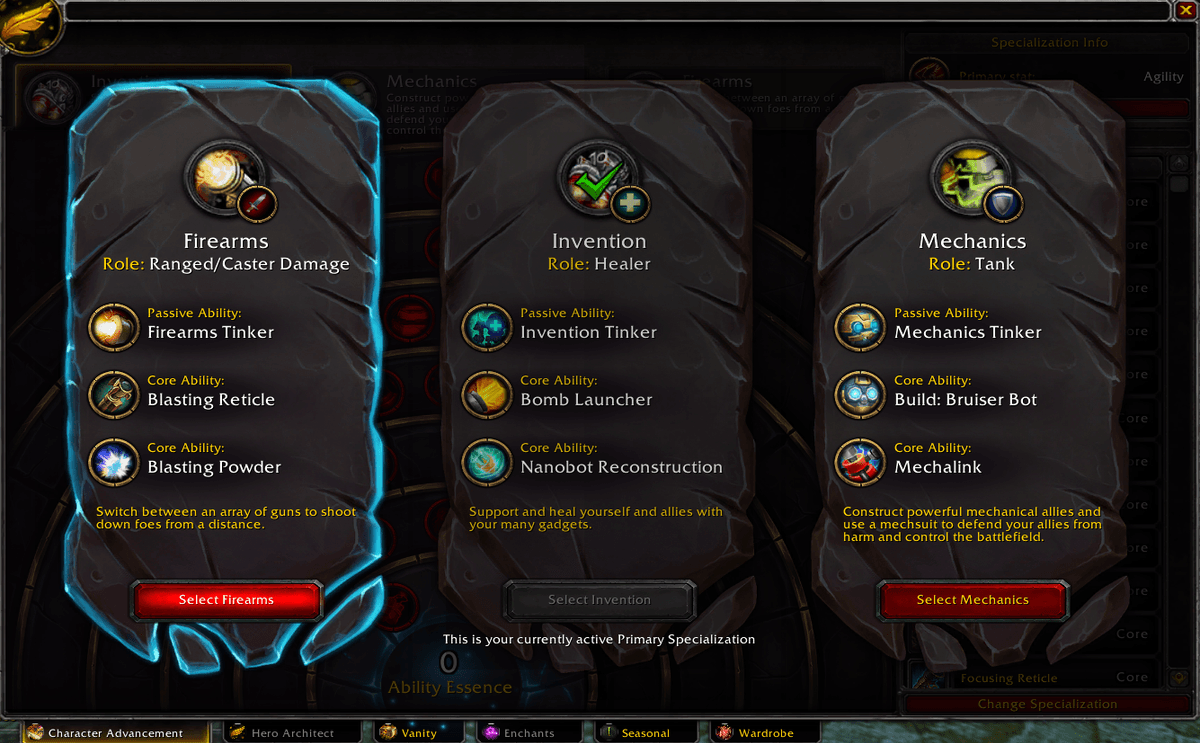Switch to the Hero Architect tab
Viewport: 1200px width, 743px height.
(283, 733)
